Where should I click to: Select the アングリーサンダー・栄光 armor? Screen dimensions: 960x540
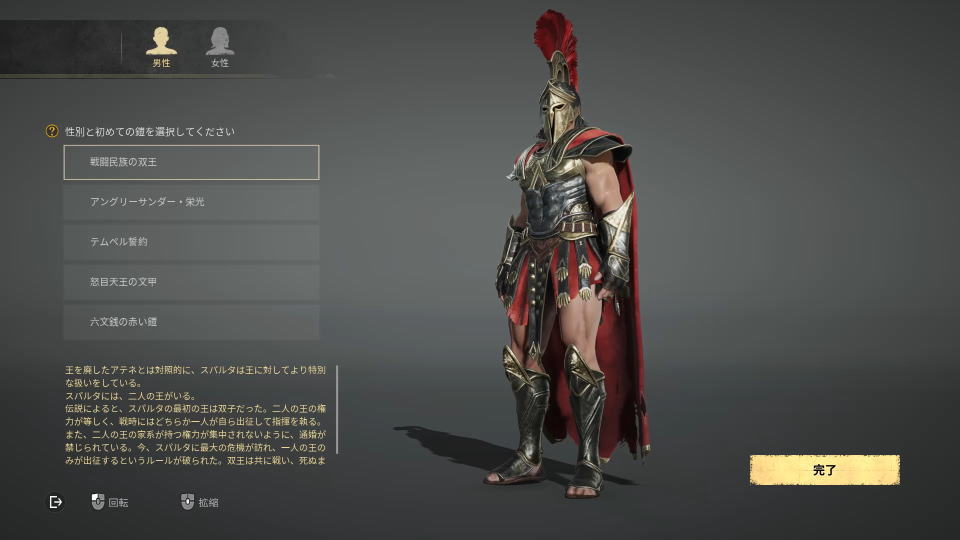point(191,202)
